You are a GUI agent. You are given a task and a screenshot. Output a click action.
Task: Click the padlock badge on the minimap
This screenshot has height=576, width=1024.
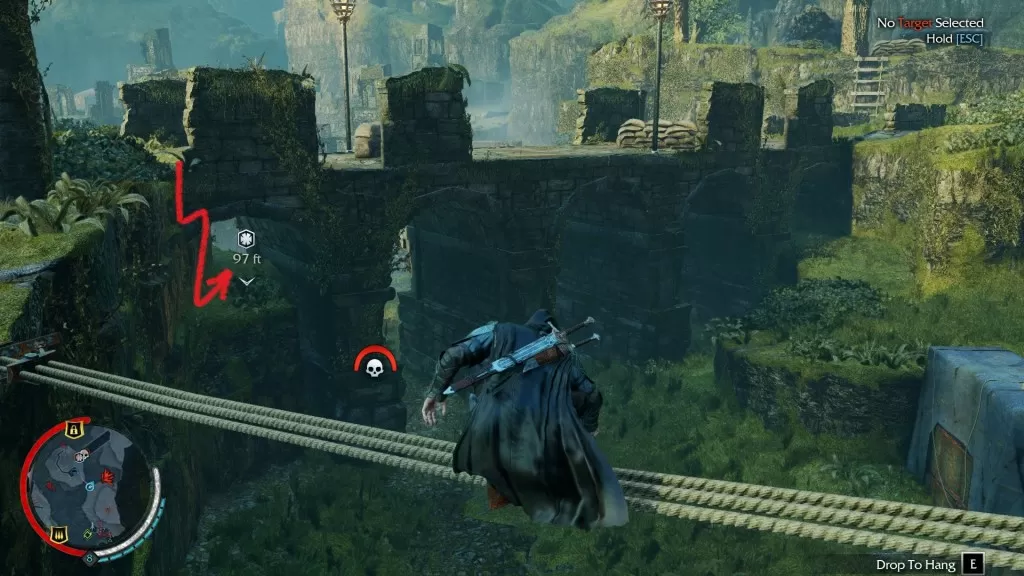click(x=73, y=429)
